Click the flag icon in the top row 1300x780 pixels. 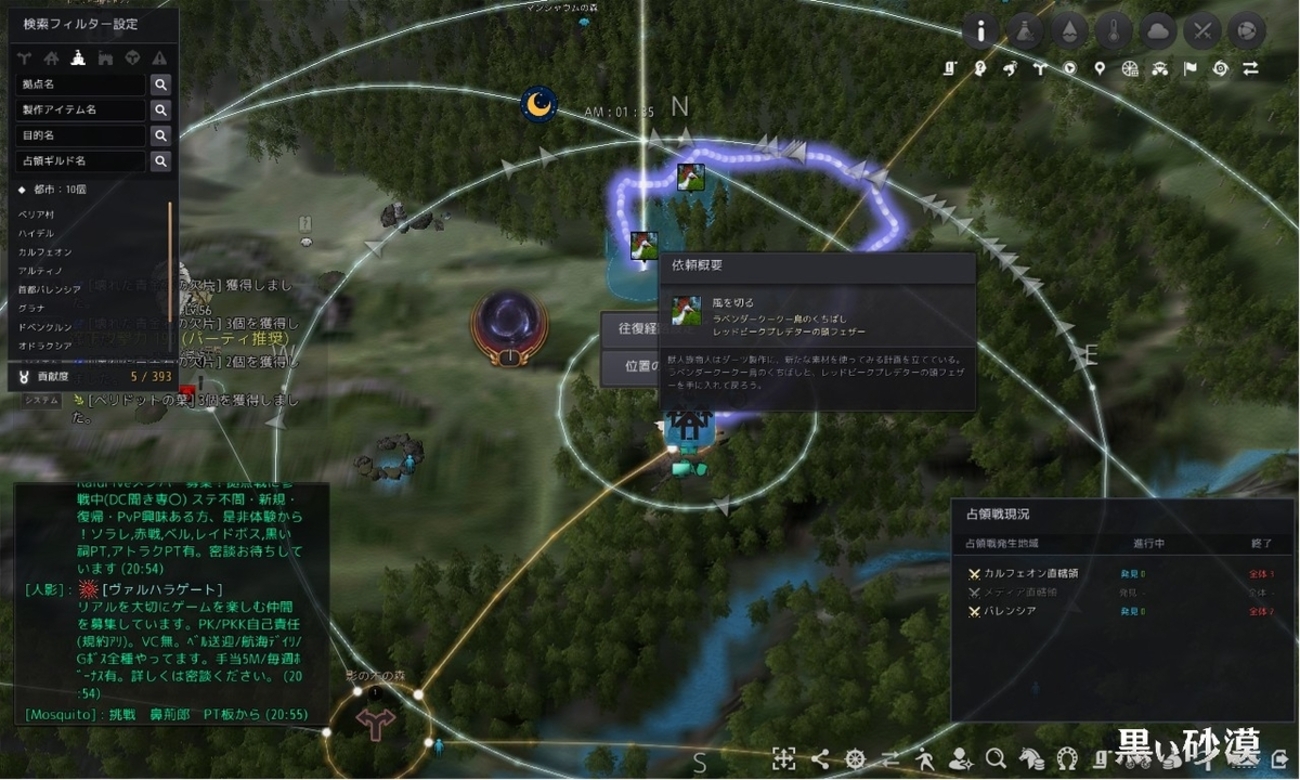[x=1190, y=69]
